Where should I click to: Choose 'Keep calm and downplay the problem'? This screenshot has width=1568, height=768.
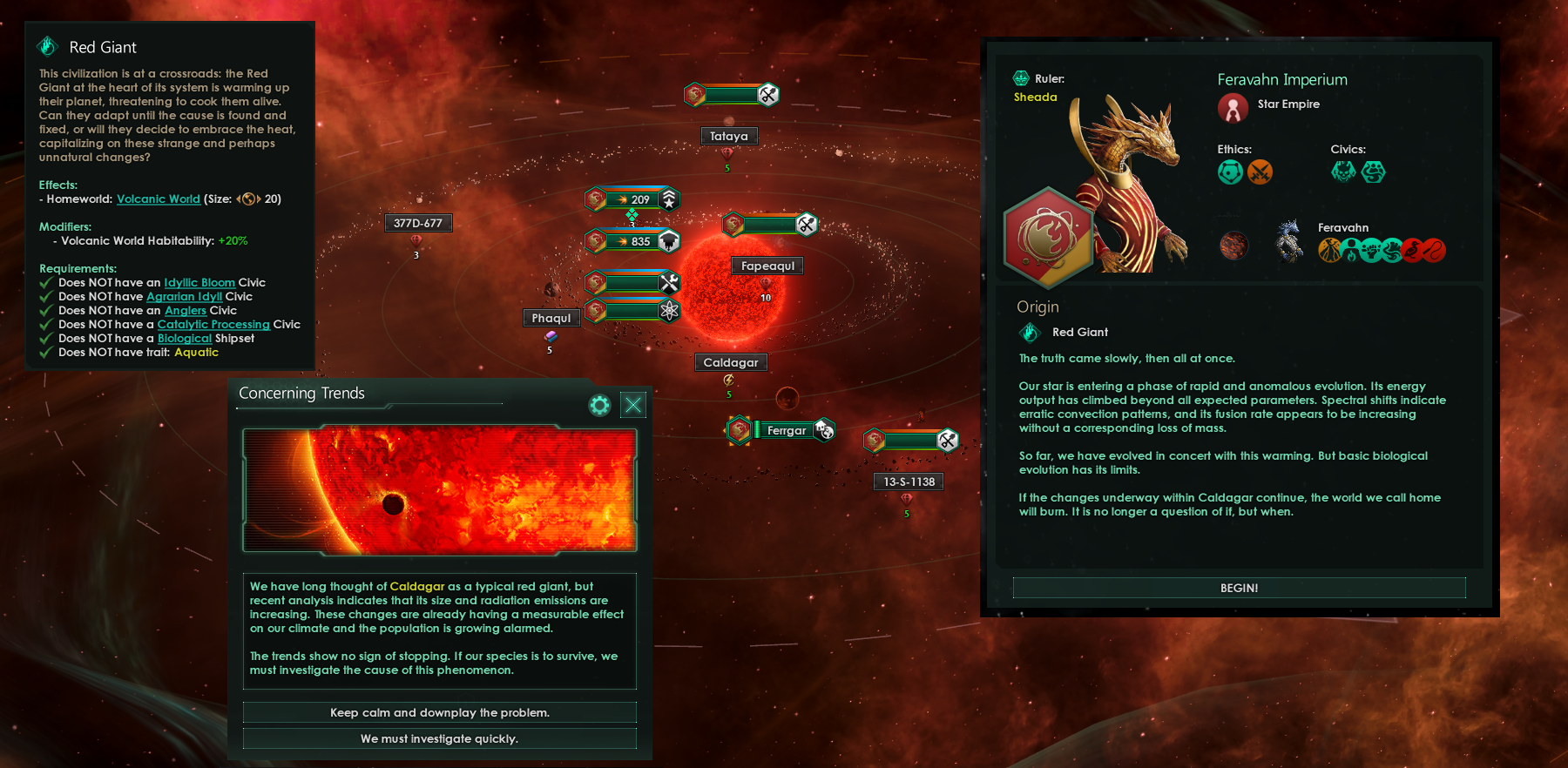click(x=439, y=712)
